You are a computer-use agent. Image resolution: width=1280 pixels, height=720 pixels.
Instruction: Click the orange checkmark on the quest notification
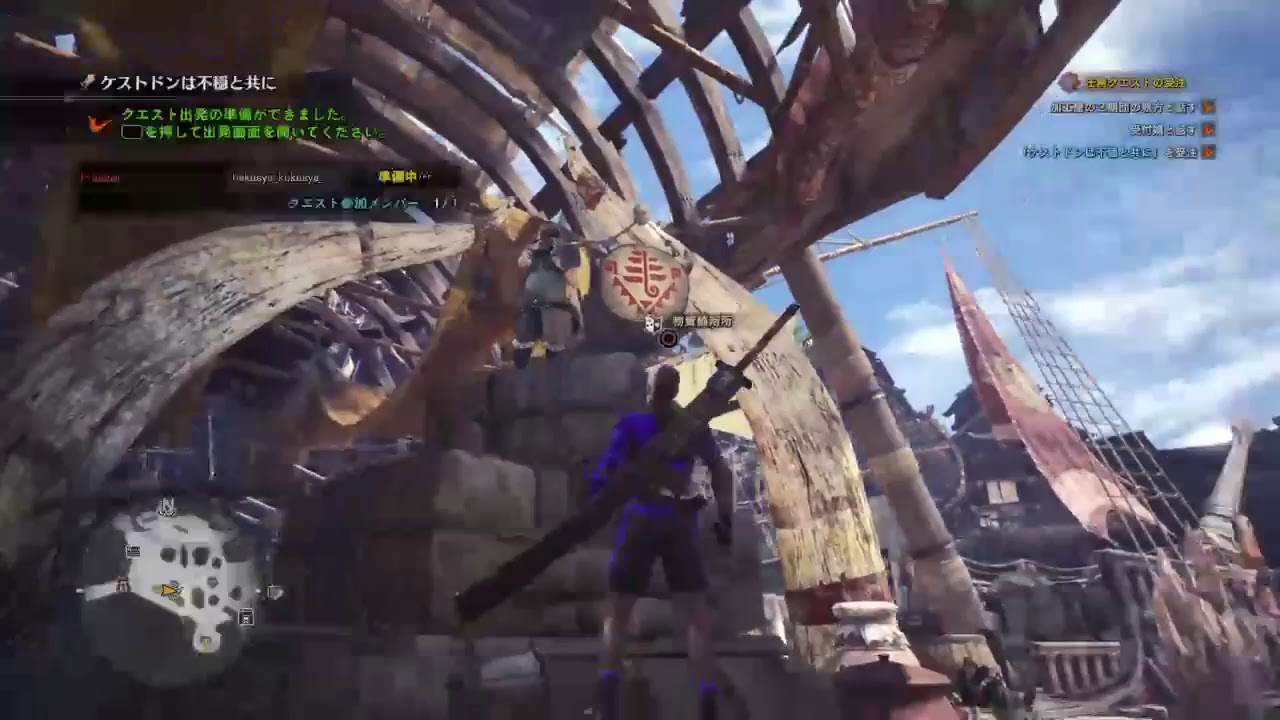(x=97, y=125)
